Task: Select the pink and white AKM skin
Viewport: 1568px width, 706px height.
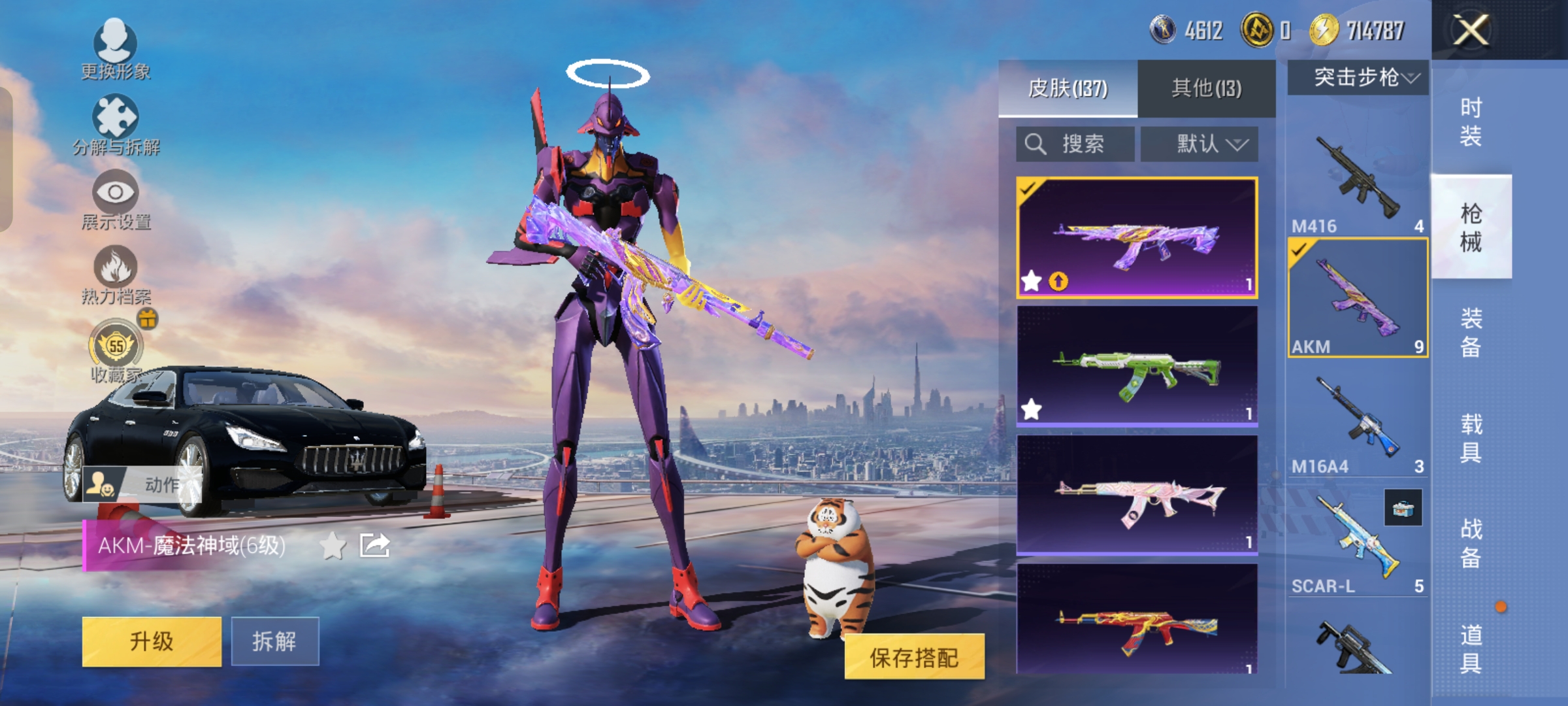Action: coord(1137,496)
